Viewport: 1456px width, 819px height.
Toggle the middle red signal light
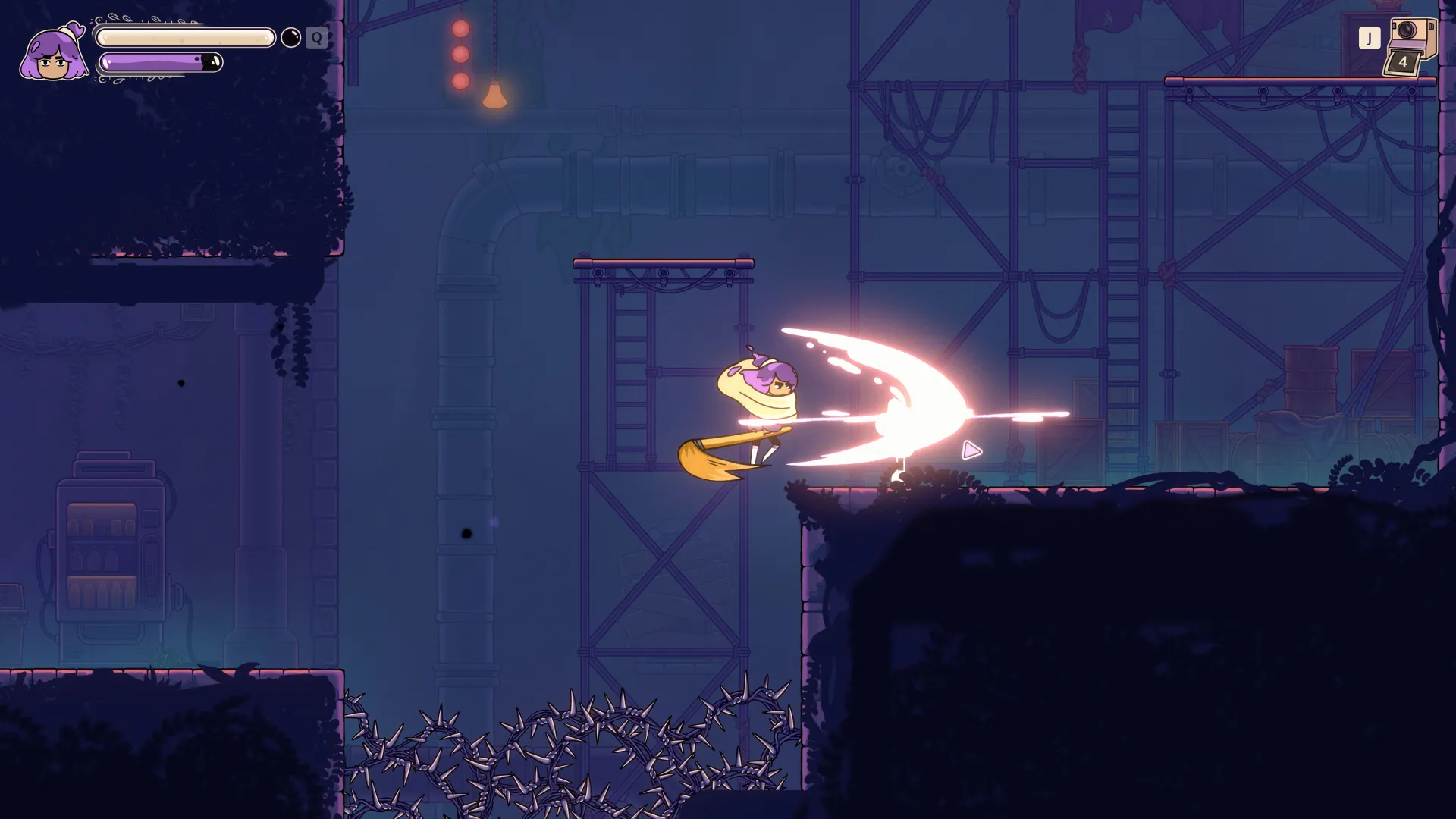[x=460, y=54]
